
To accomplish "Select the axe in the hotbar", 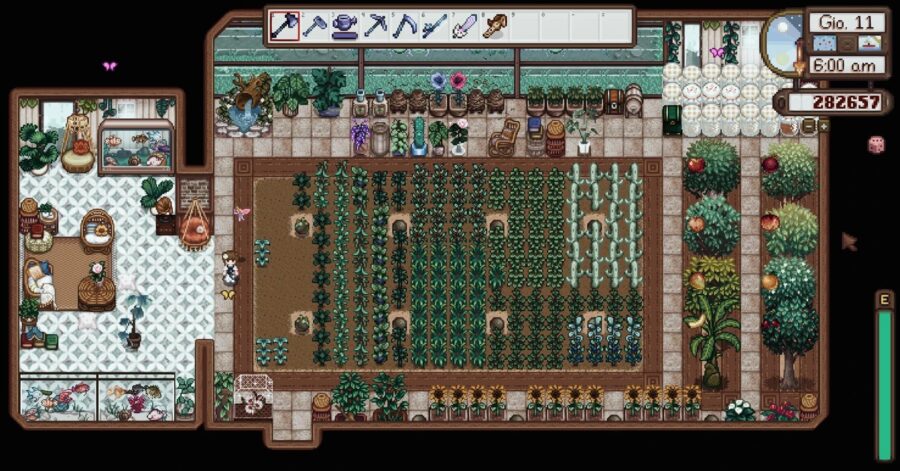I will [286, 26].
